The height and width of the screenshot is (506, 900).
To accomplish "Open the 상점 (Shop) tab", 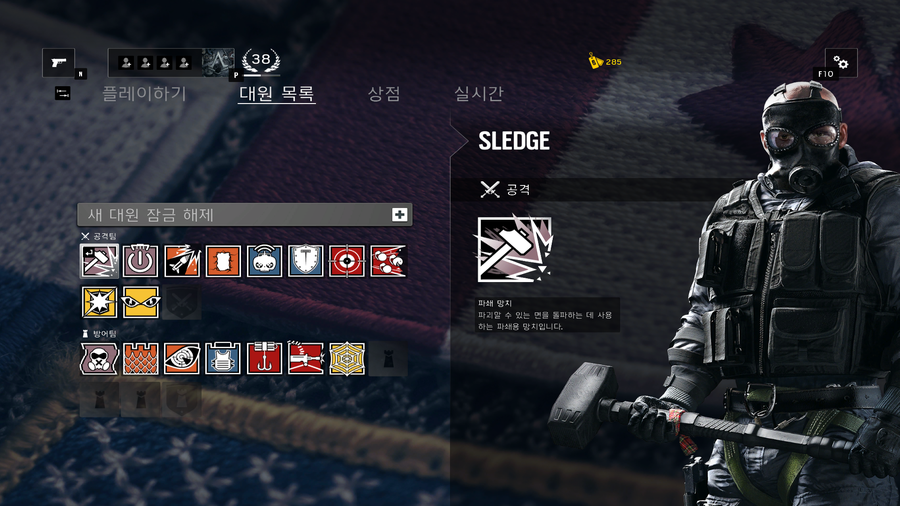I will point(384,94).
